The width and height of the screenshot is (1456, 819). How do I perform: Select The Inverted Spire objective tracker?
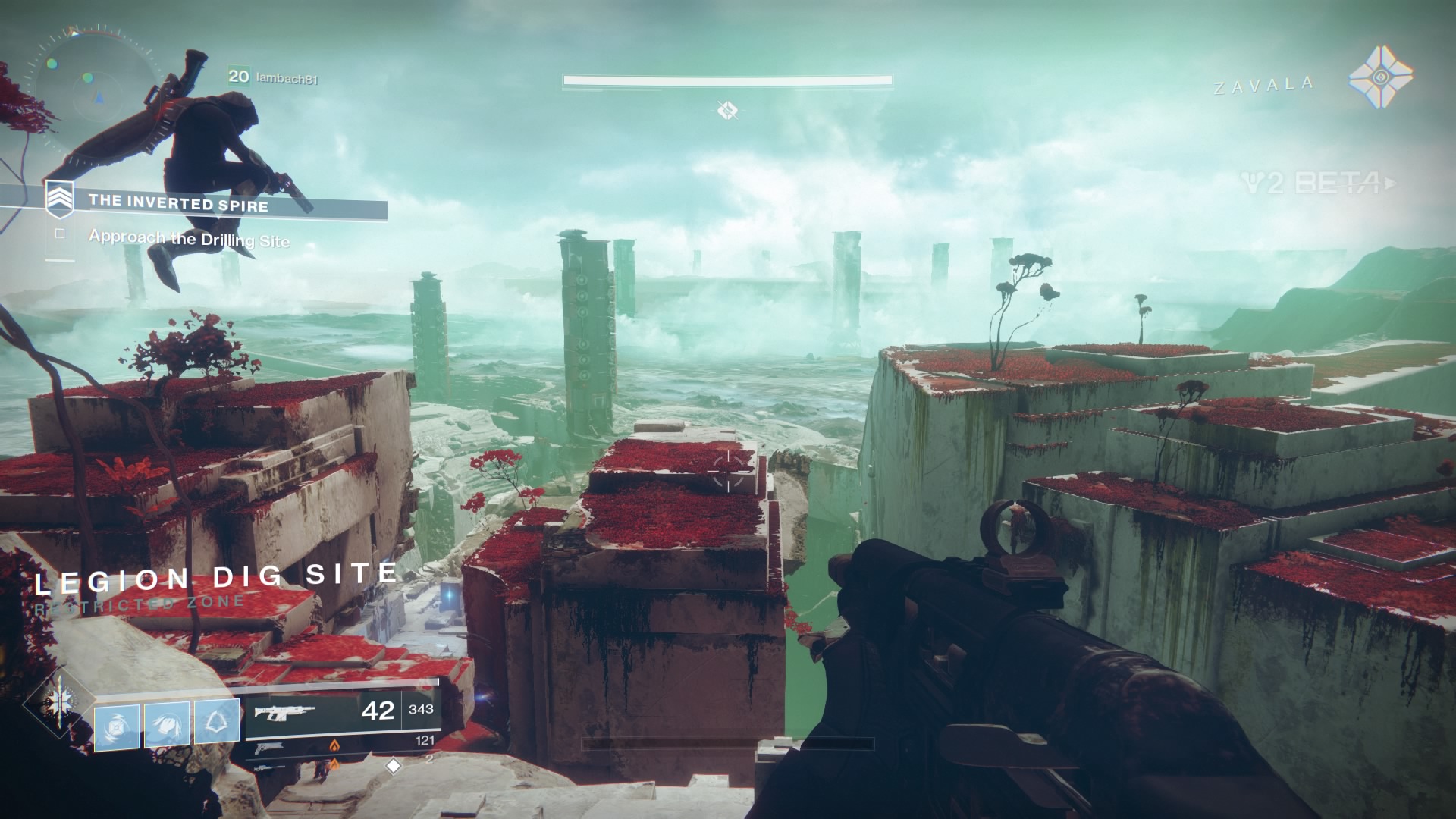[179, 202]
